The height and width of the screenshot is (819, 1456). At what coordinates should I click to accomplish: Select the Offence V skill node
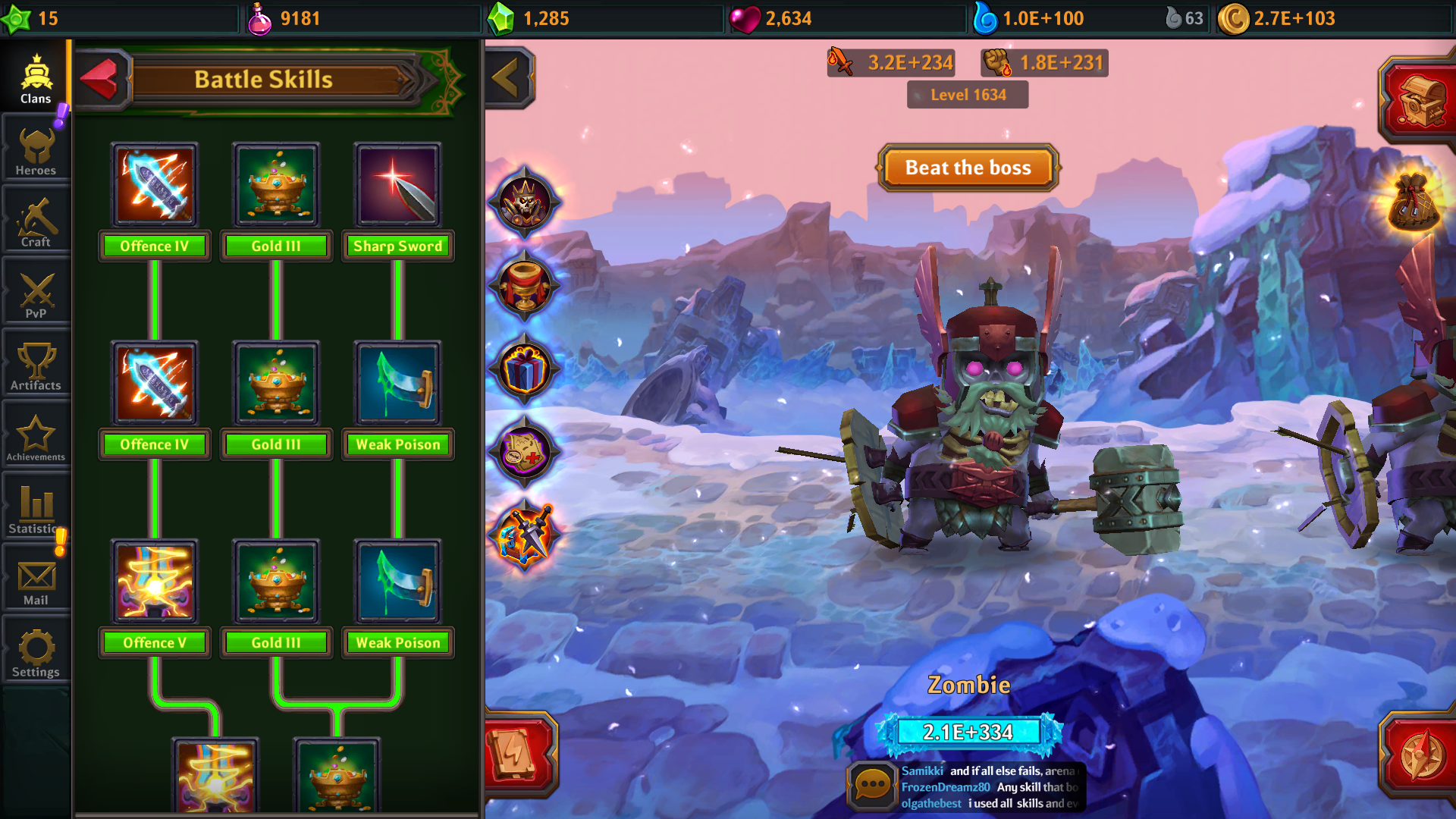(x=155, y=582)
